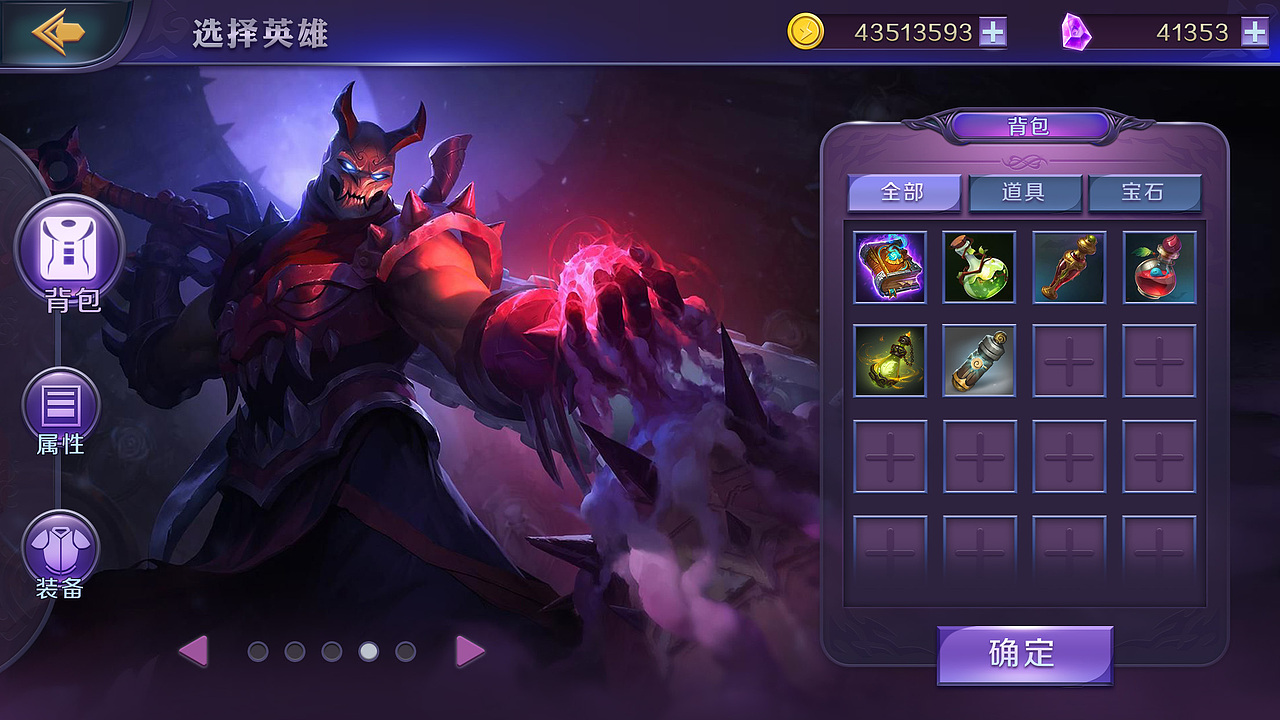Viewport: 1280px width, 720px height.
Task: Select the green potion bottle item
Action: point(979,267)
